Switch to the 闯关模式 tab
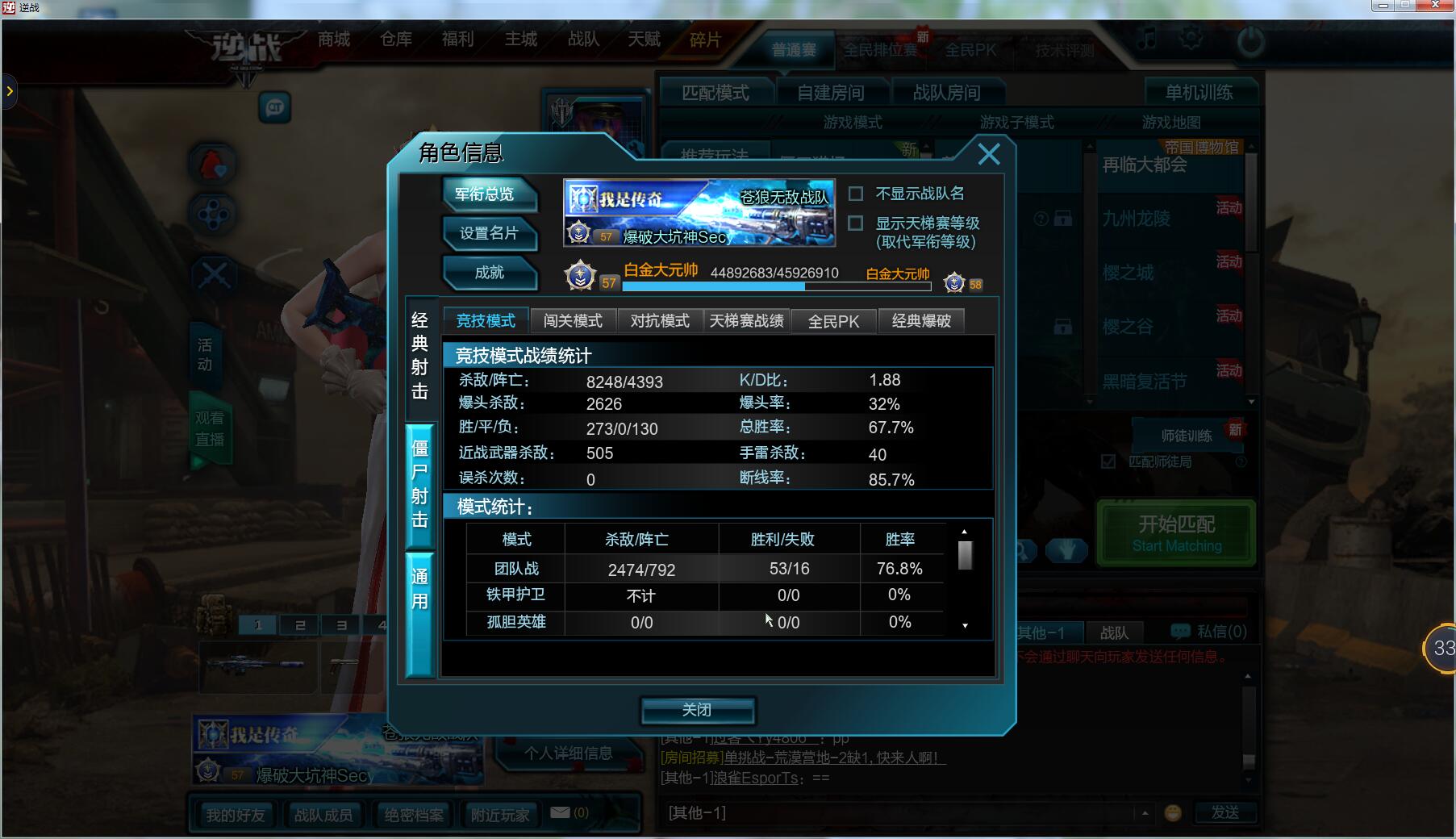The height and width of the screenshot is (839, 1456). click(x=573, y=321)
